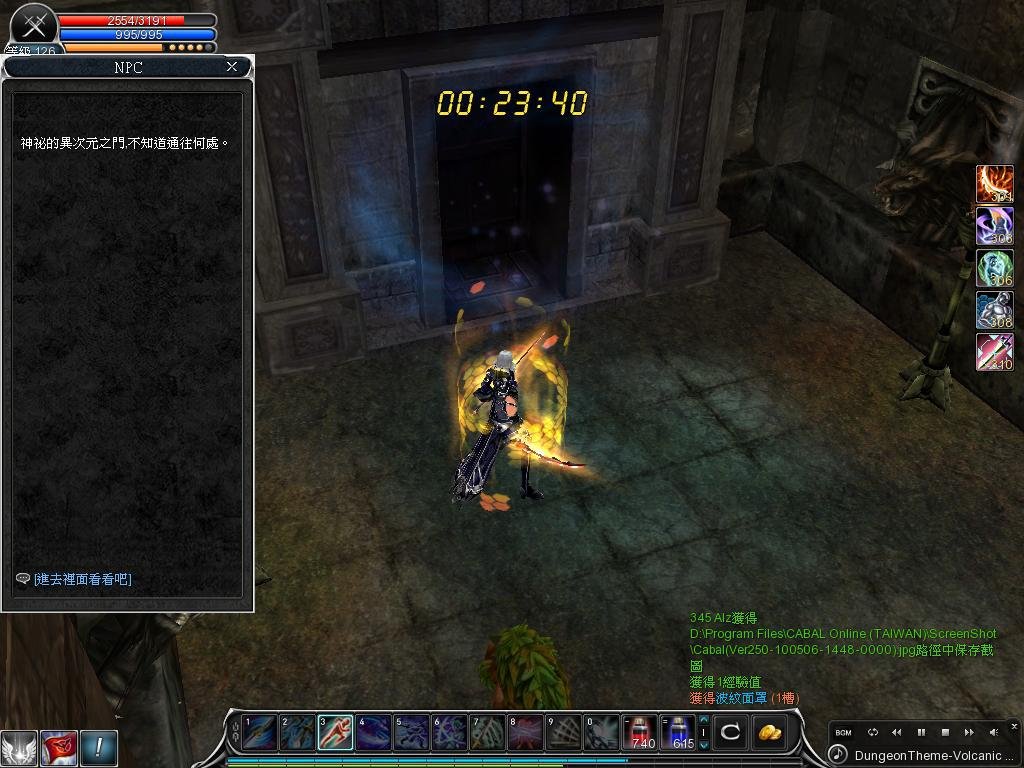Skip to the next music track
This screenshot has height=768, width=1024.
[969, 733]
